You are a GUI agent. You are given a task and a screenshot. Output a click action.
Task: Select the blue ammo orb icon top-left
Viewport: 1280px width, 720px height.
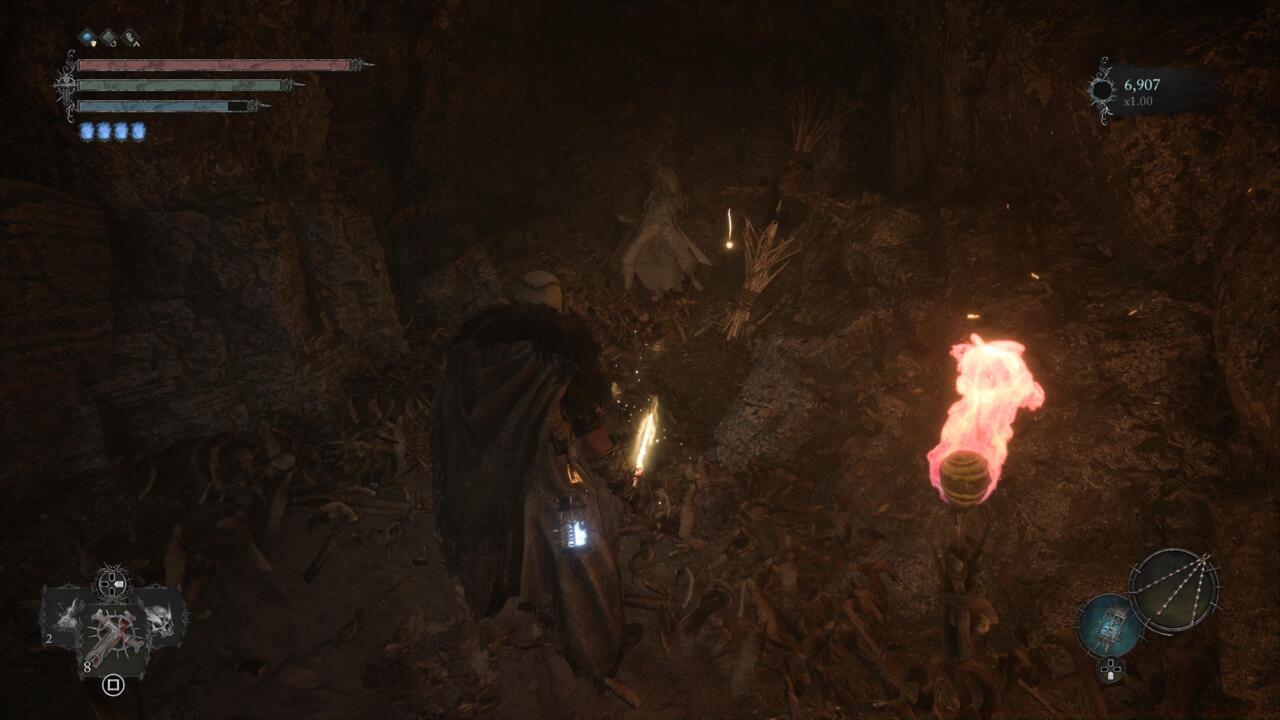(x=86, y=37)
